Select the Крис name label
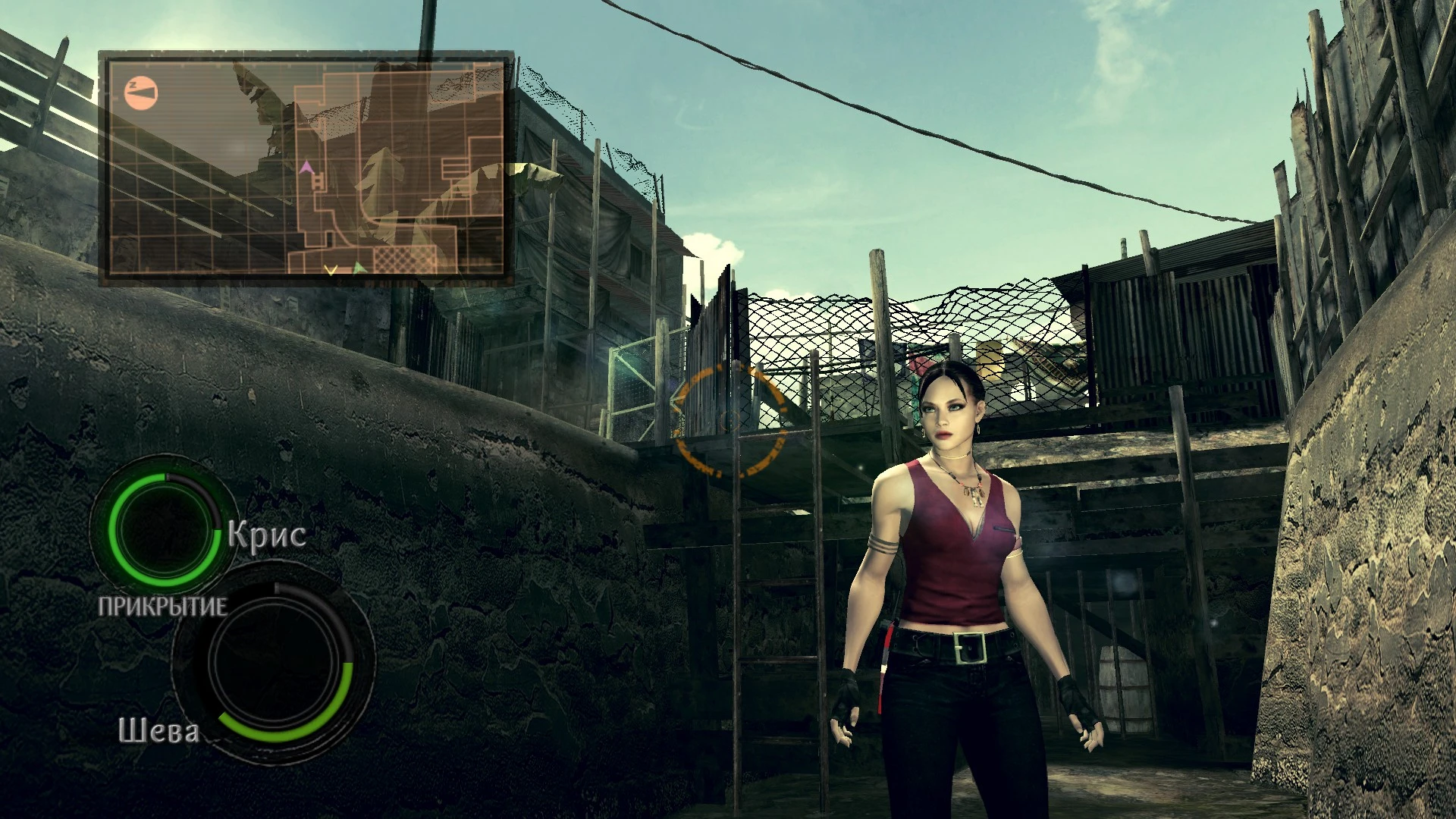This screenshot has height=819, width=1456. [265, 536]
